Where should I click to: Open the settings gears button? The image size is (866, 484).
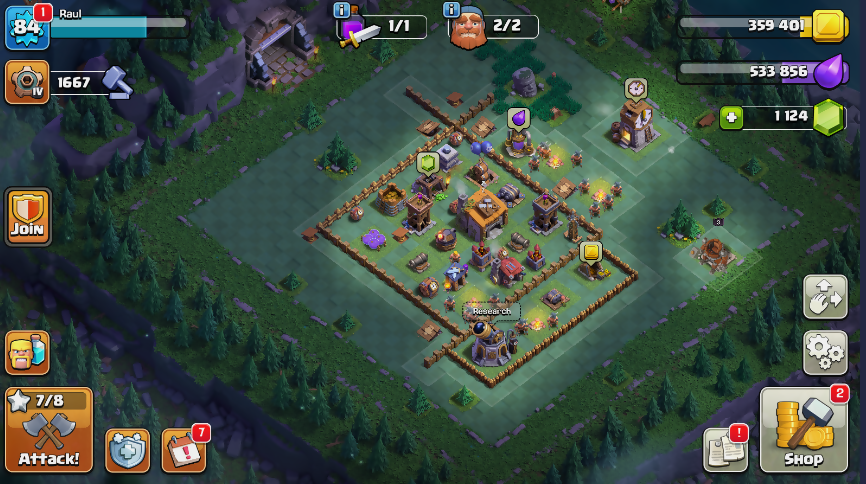pos(825,350)
